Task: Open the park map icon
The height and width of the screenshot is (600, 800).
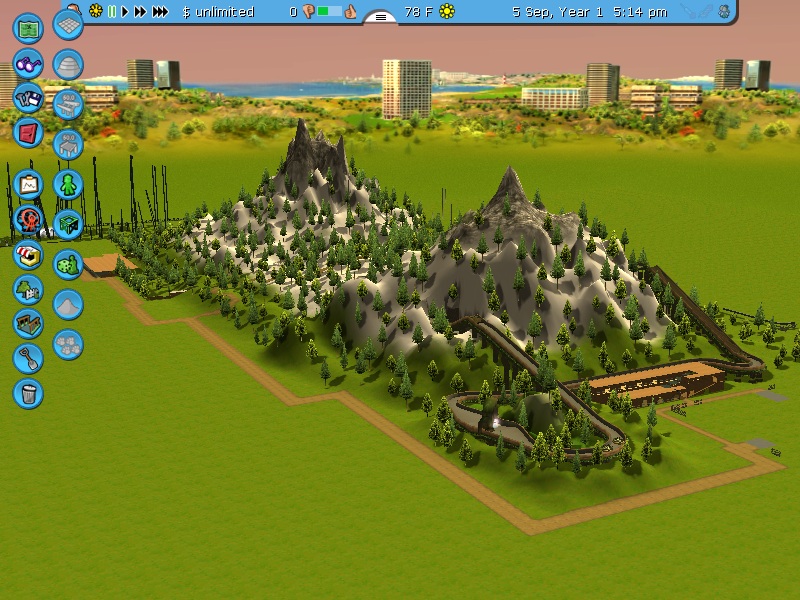Action: pos(28,26)
